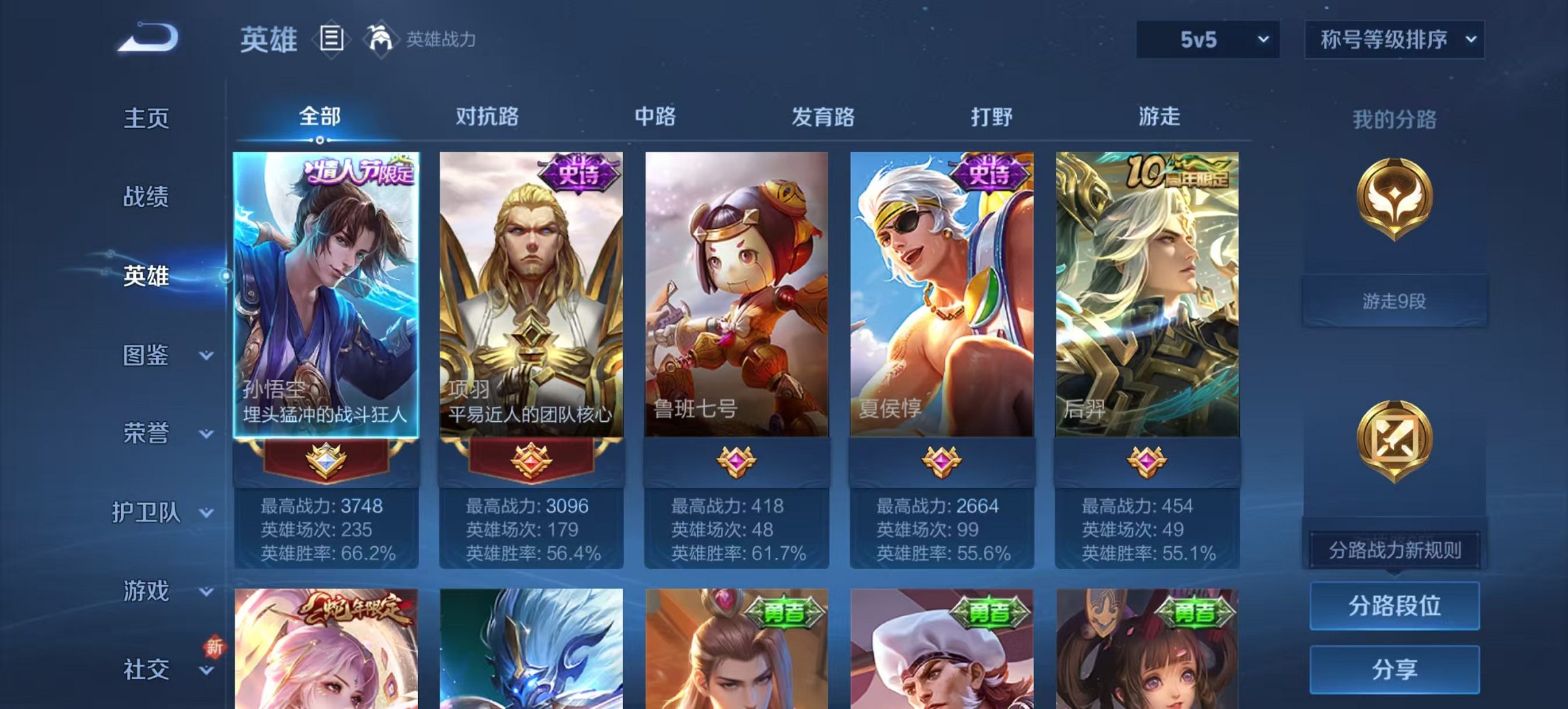Open the hero list detail icon beside 英雄
1568x709 pixels.
[x=333, y=40]
